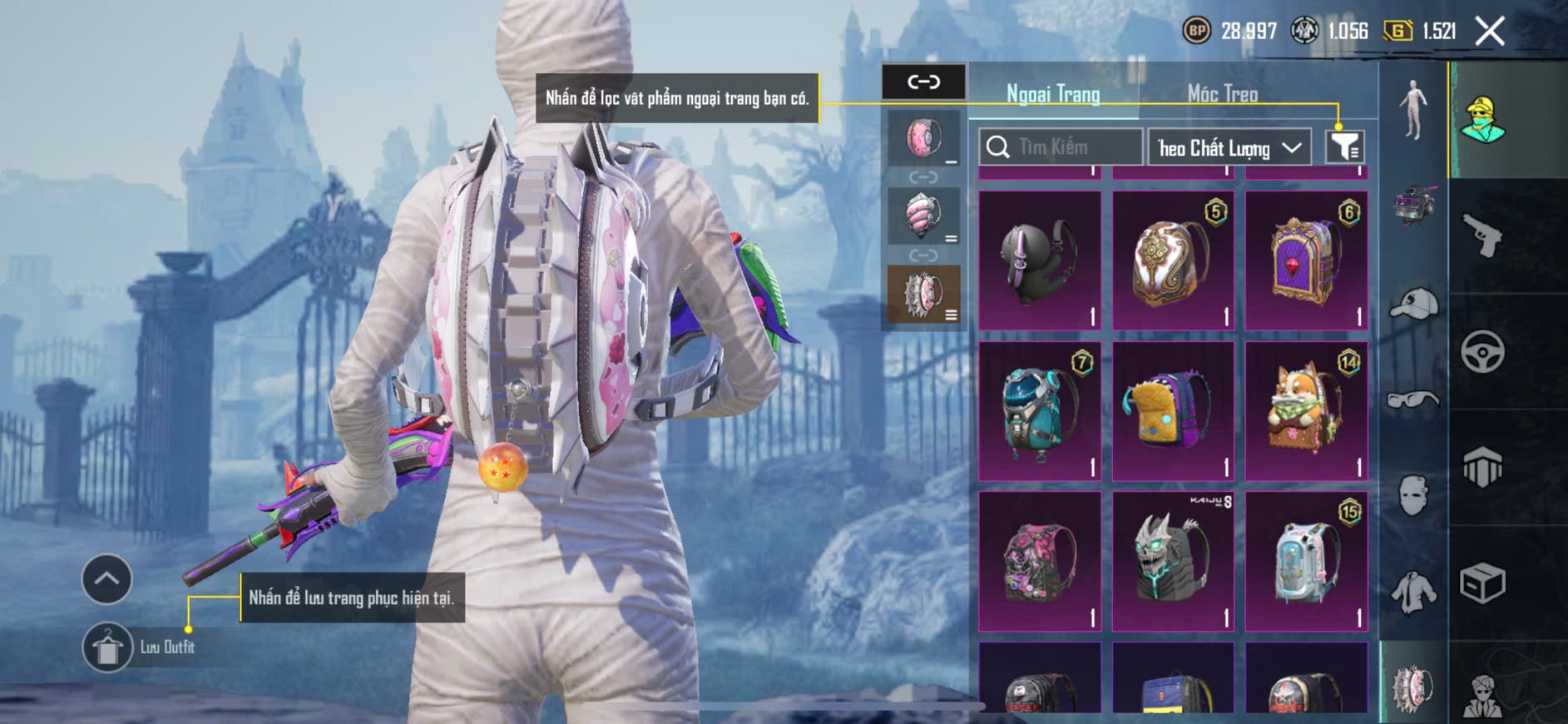1568x724 pixels.
Task: Open the Móc Treo tab
Action: click(x=1222, y=94)
